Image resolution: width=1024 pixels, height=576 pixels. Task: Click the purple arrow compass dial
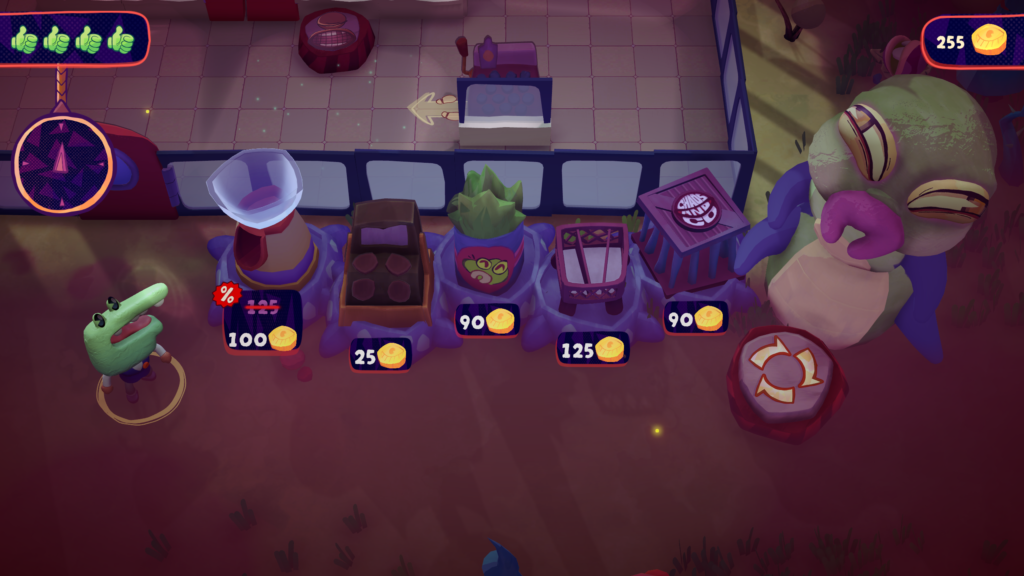64,162
